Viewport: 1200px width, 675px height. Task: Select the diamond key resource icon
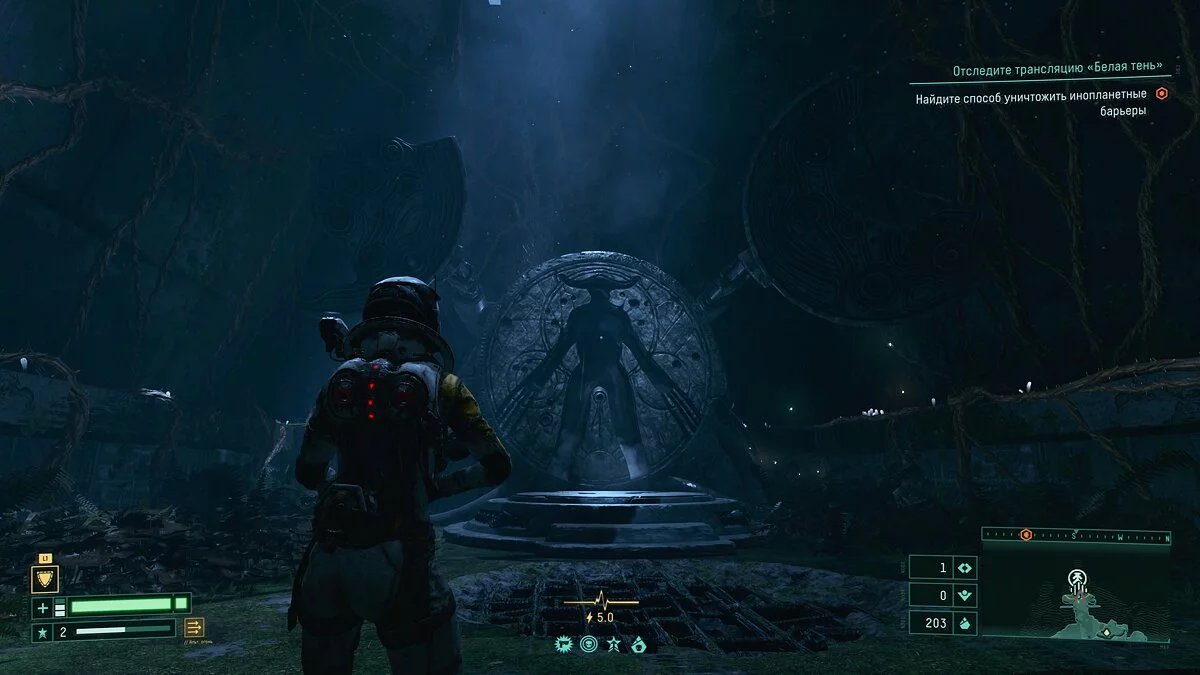point(966,567)
